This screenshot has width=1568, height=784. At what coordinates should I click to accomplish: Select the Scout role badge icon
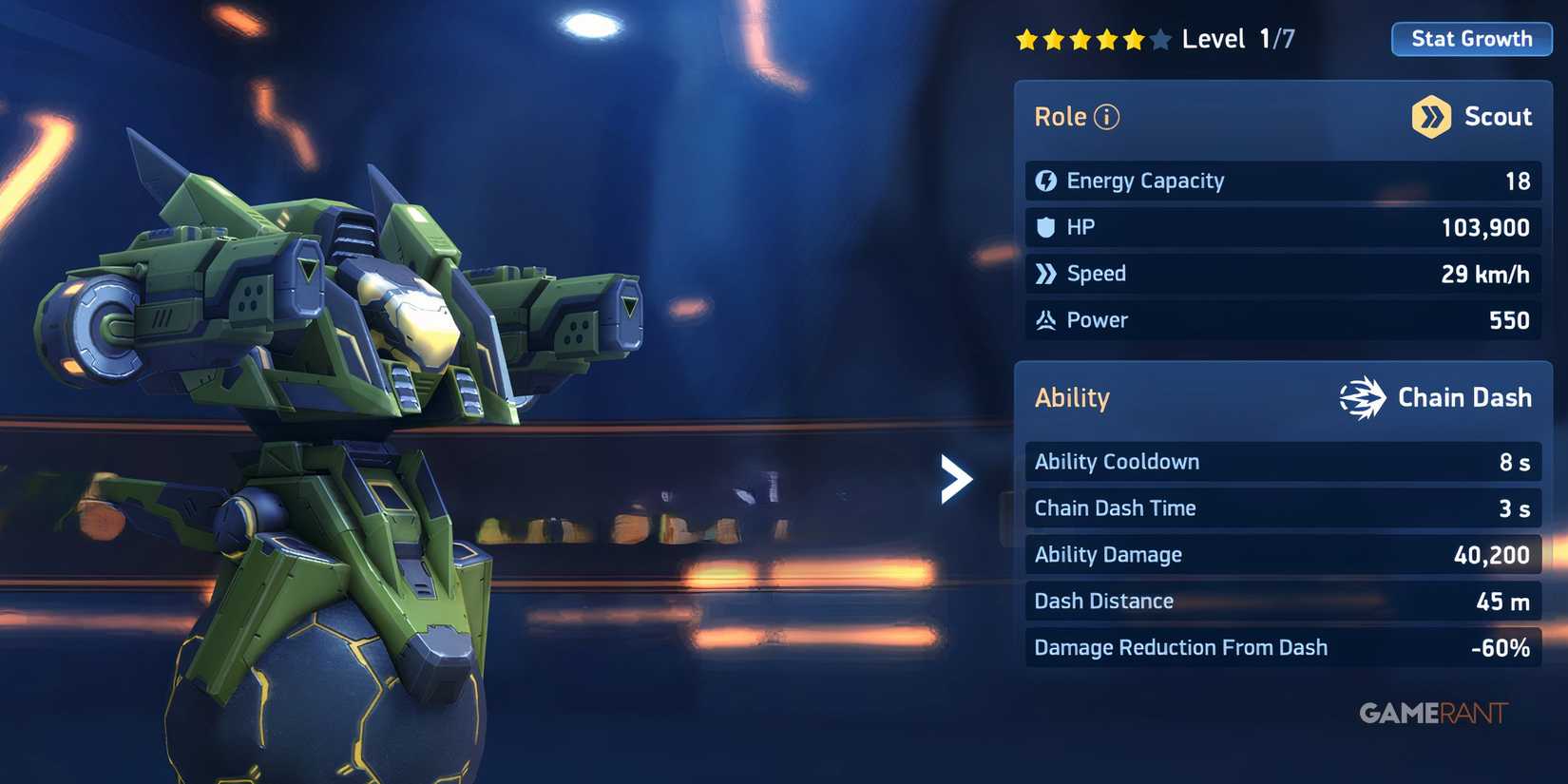[x=1431, y=115]
